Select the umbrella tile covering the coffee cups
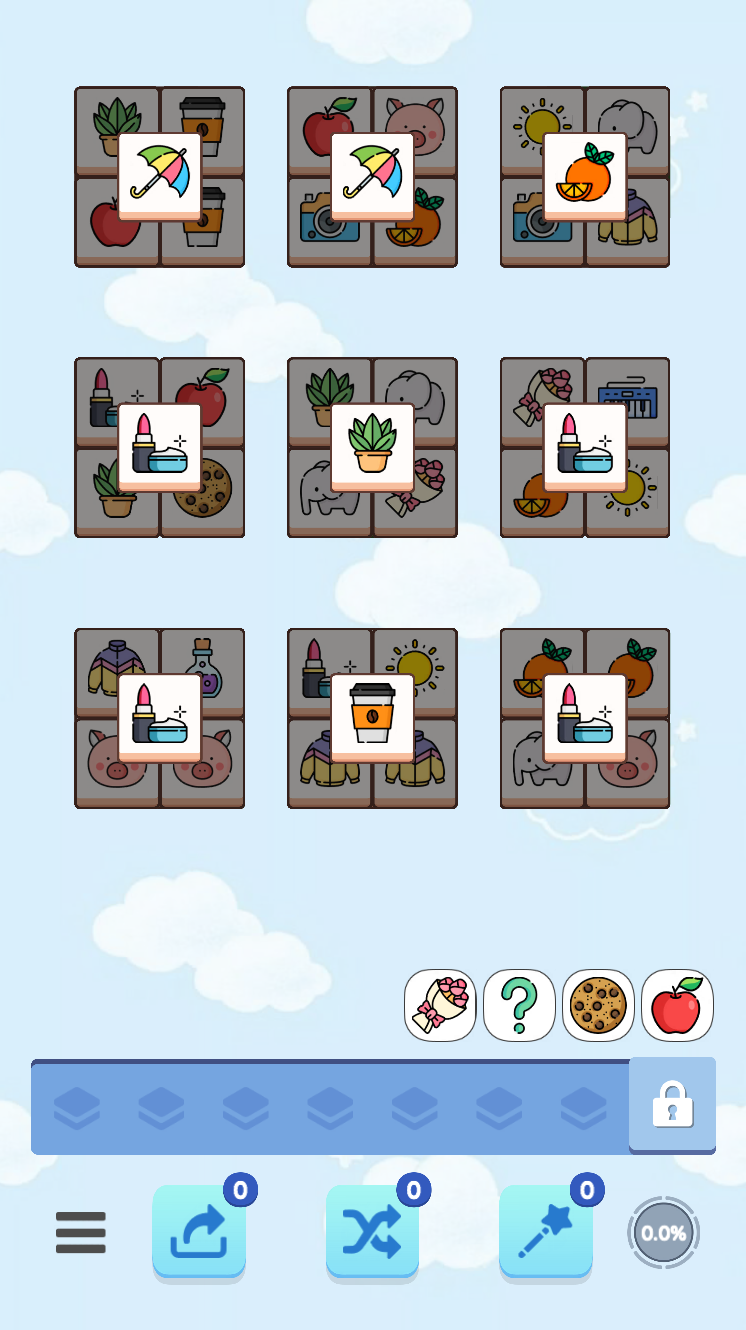This screenshot has width=746, height=1330. pos(160,176)
